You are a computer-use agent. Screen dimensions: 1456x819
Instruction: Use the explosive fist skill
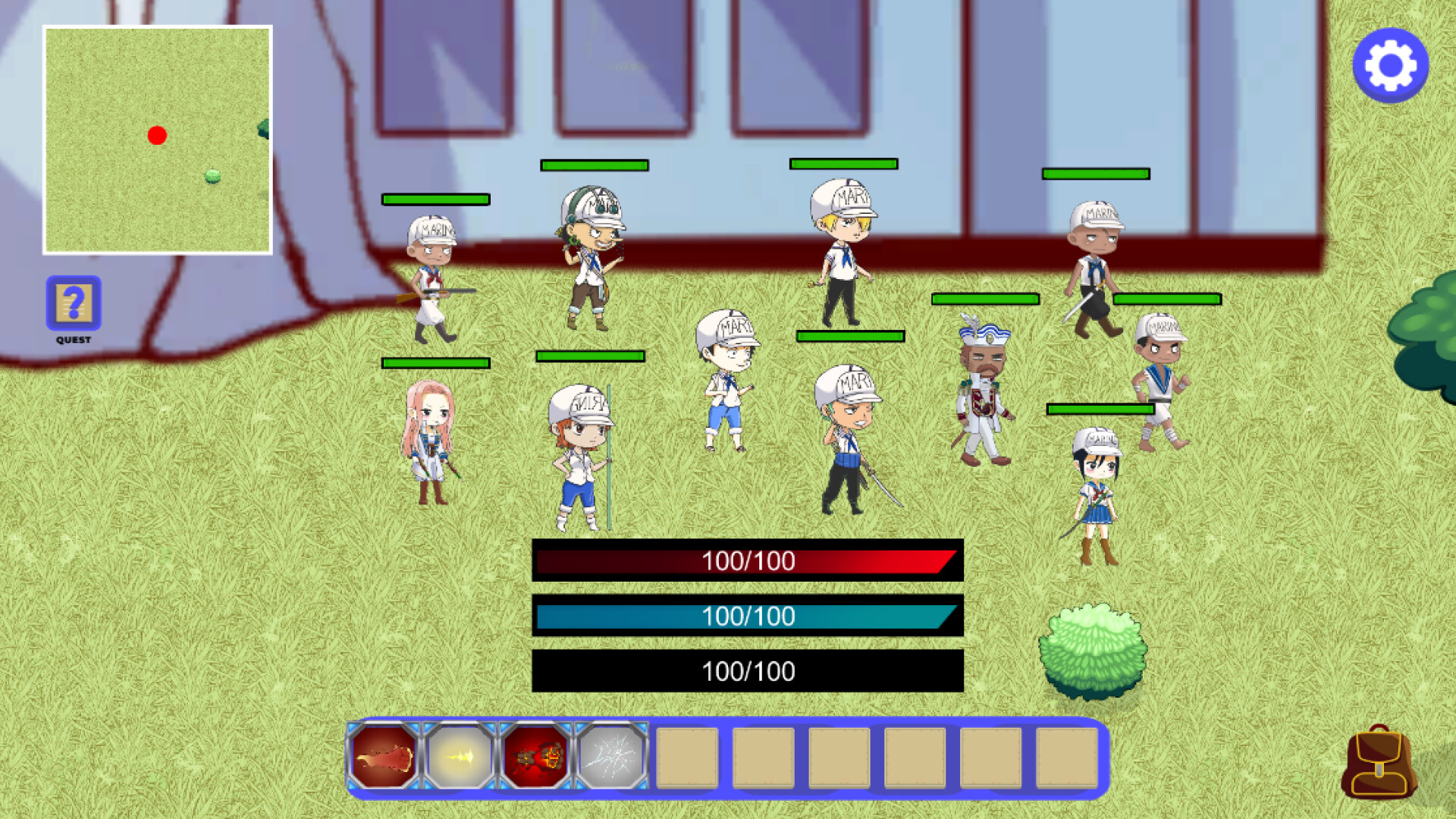535,758
